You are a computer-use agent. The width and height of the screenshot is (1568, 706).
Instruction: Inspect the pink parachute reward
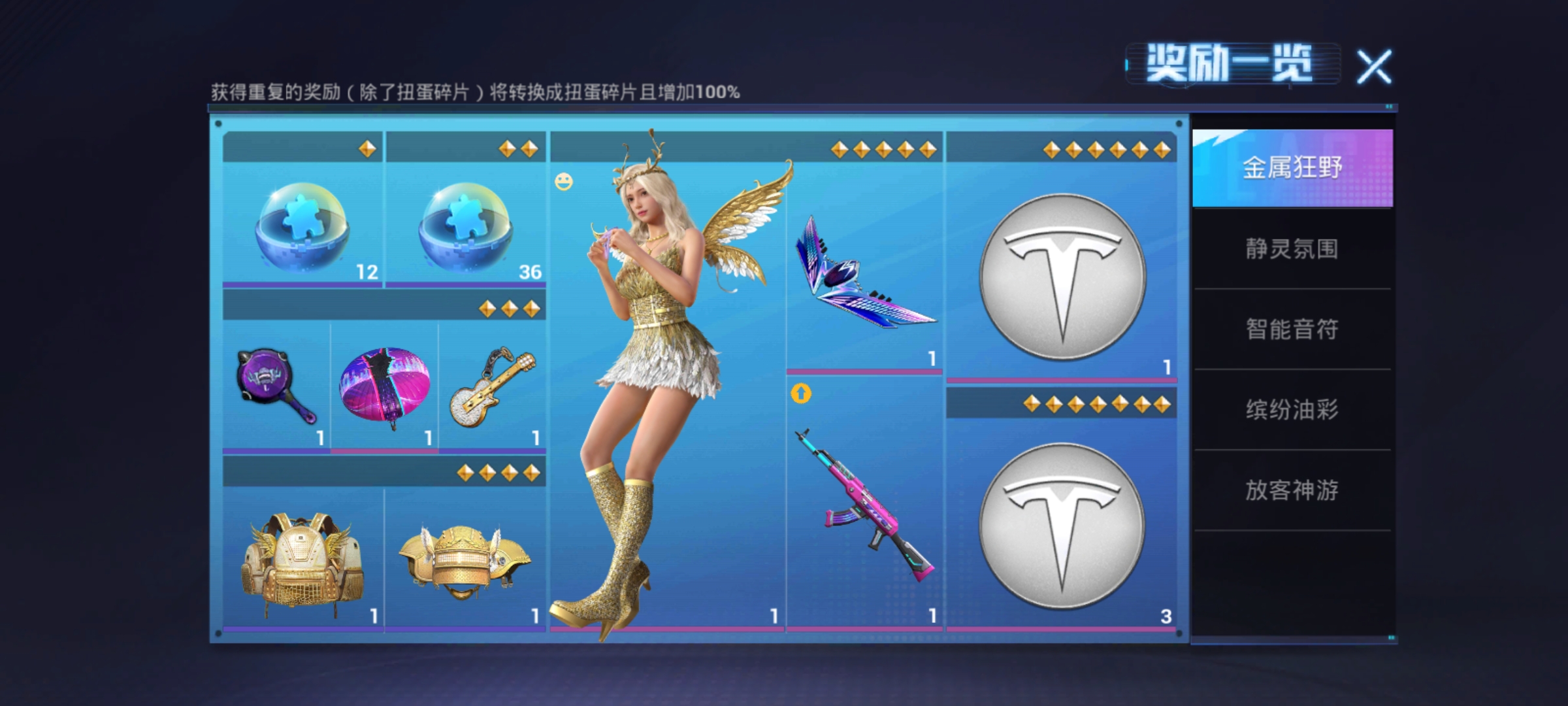pyautogui.click(x=384, y=387)
